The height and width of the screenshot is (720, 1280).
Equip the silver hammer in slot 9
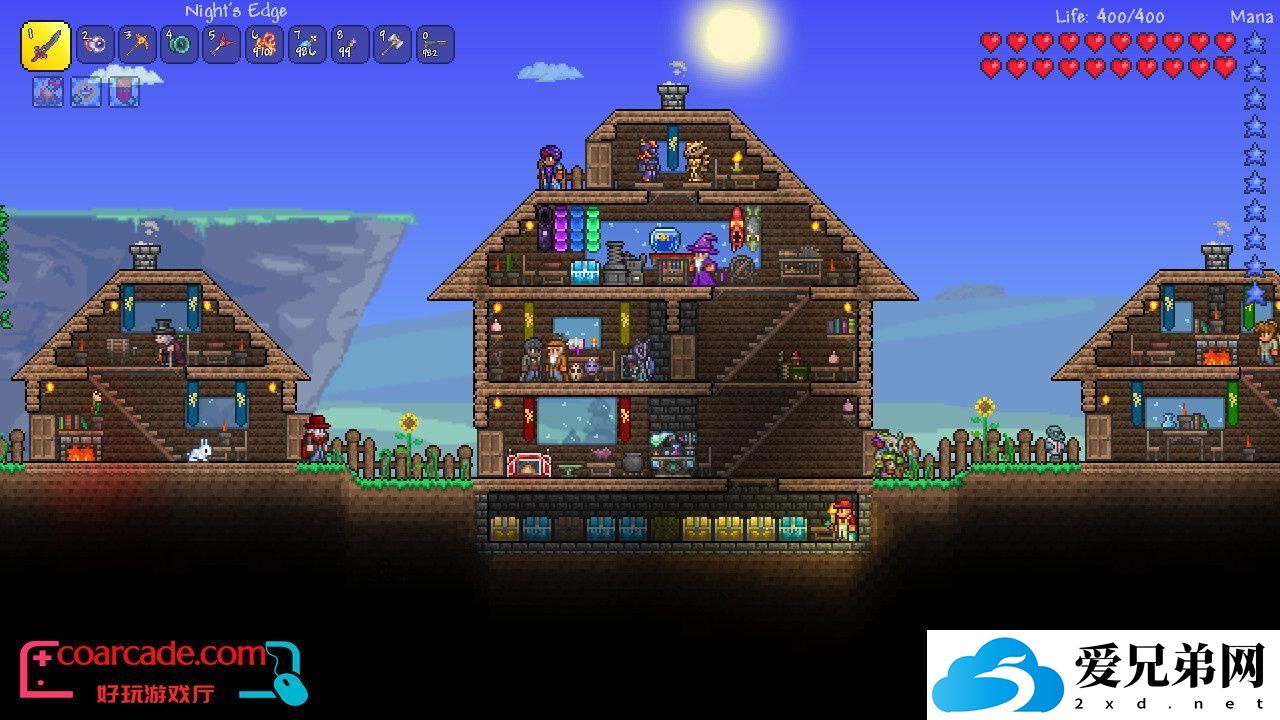point(392,45)
